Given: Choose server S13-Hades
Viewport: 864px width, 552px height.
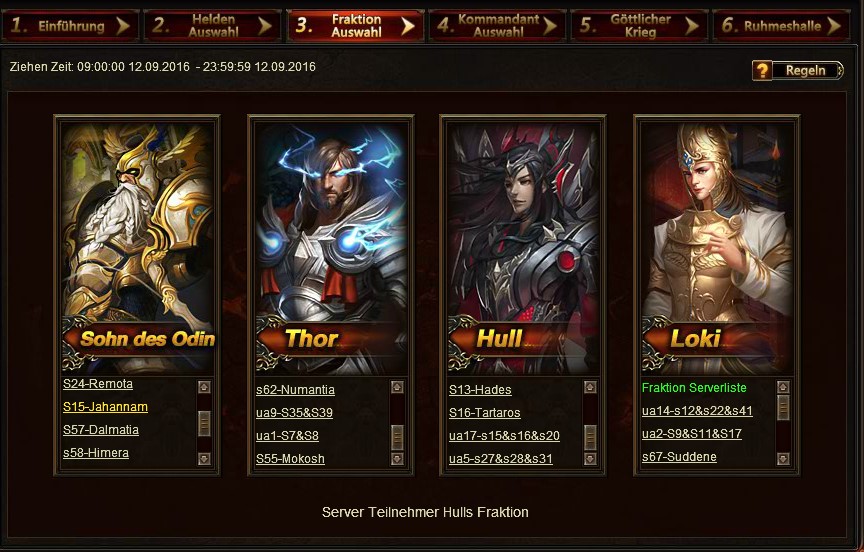Looking at the screenshot, I should point(480,390).
